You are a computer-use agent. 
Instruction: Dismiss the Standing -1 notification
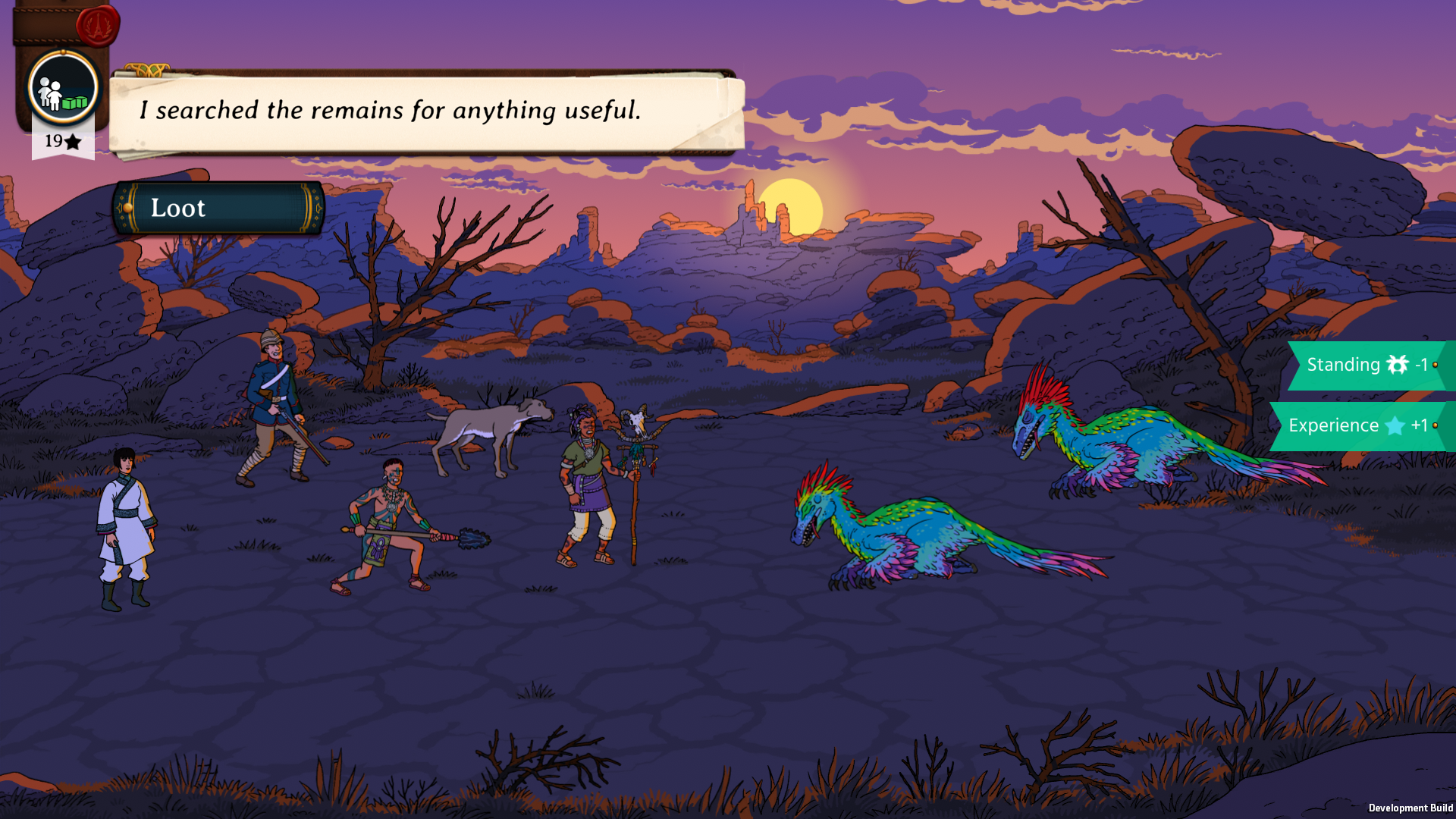pyautogui.click(x=1367, y=366)
